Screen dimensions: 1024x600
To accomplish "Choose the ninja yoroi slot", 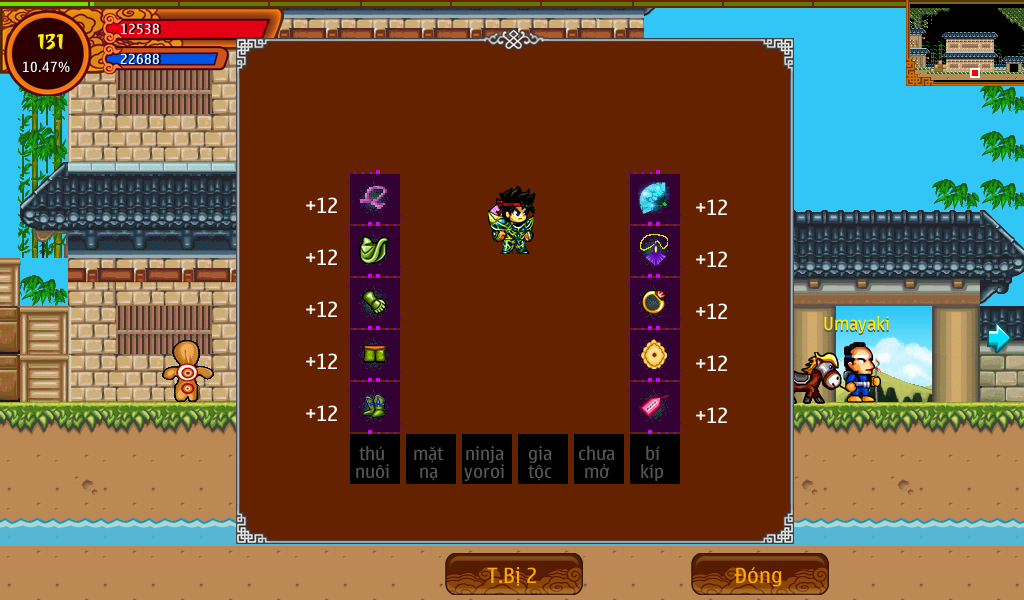I will coord(487,459).
